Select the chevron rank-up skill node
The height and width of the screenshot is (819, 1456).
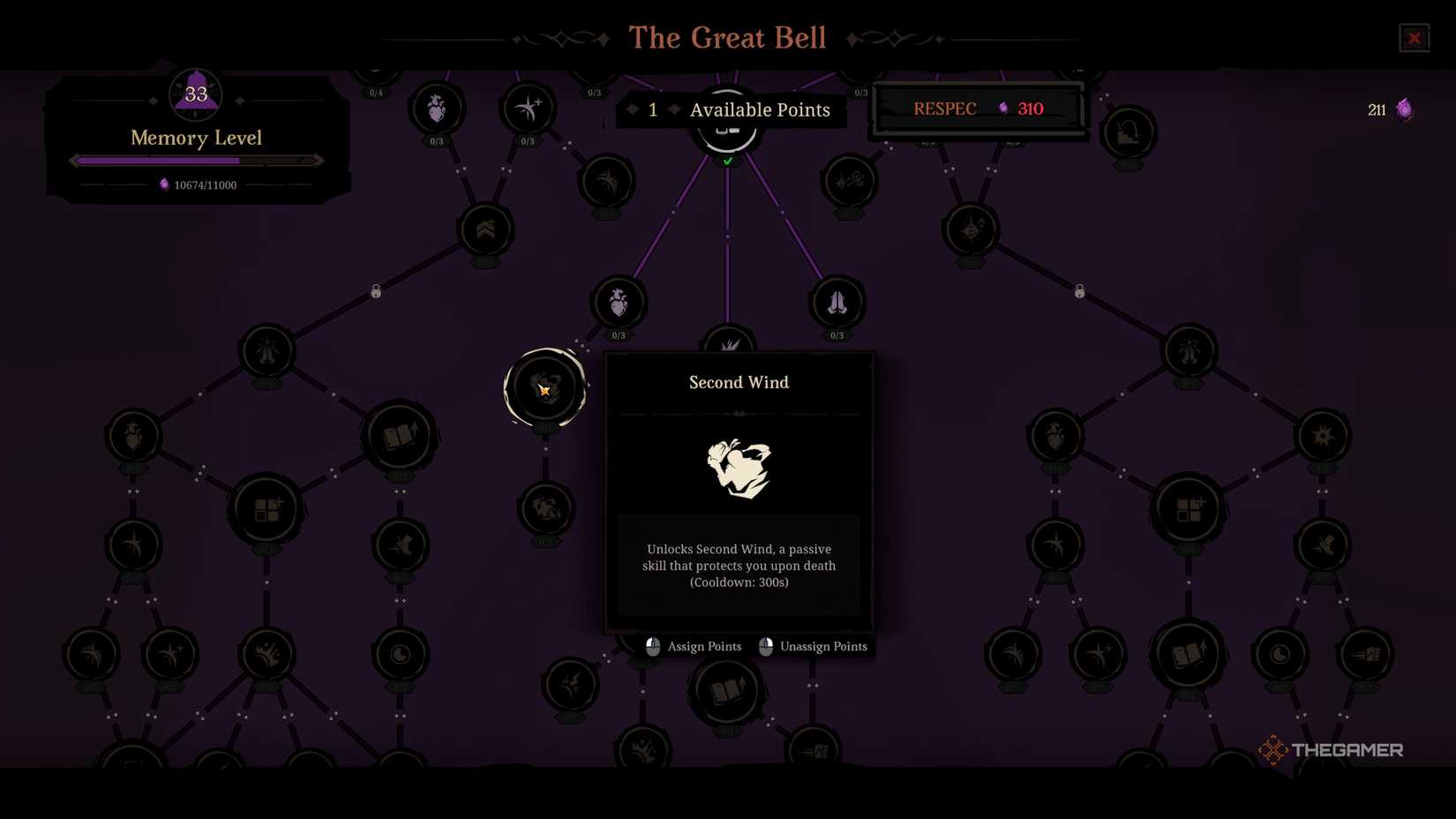(x=483, y=229)
